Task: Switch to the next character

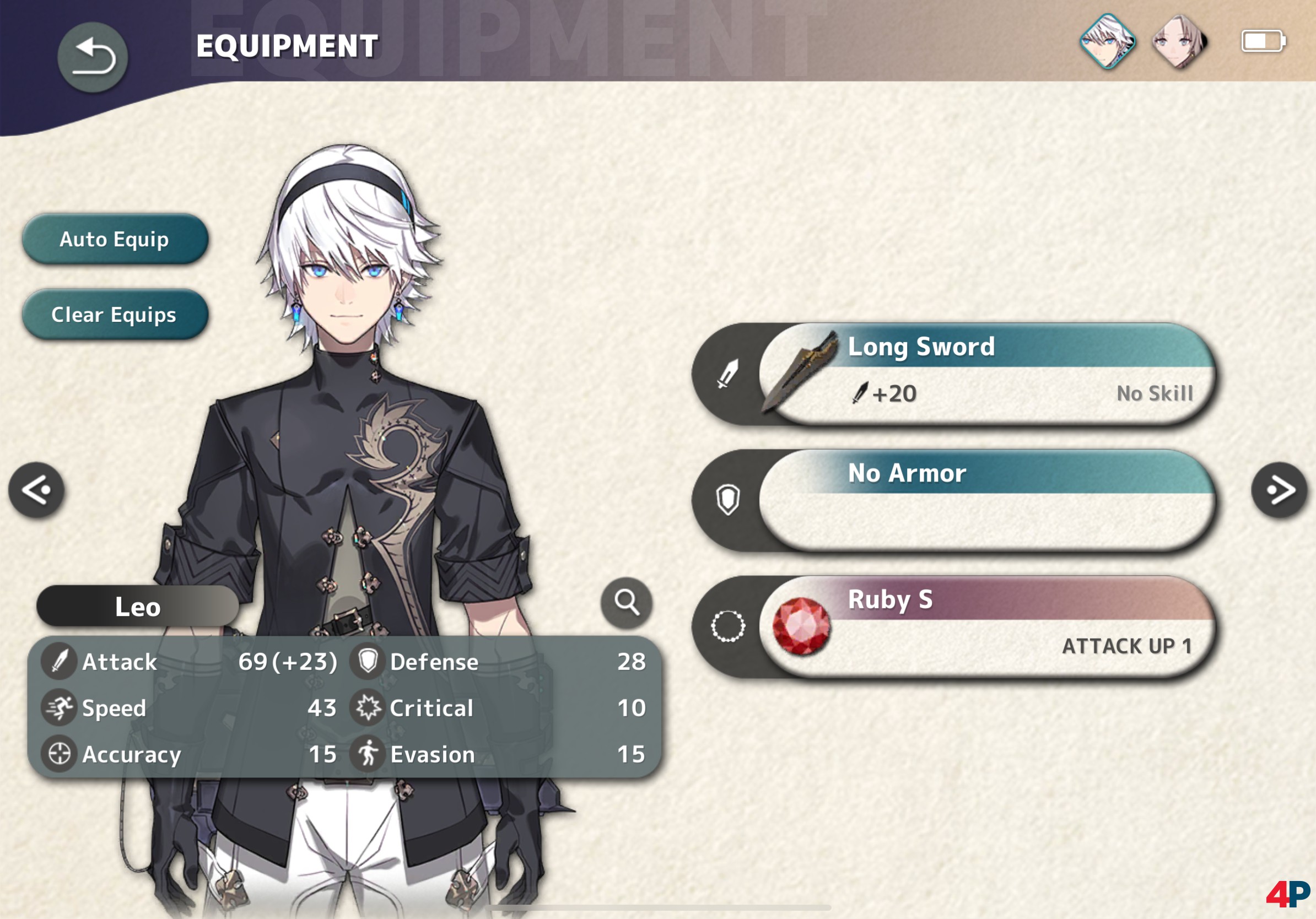Action: (x=1279, y=490)
